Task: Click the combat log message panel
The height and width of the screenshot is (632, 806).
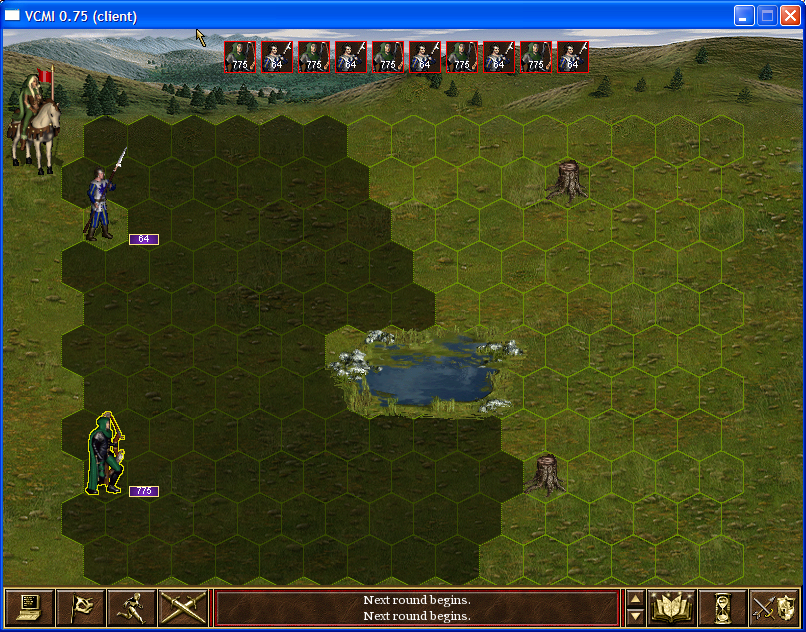Action: point(417,607)
